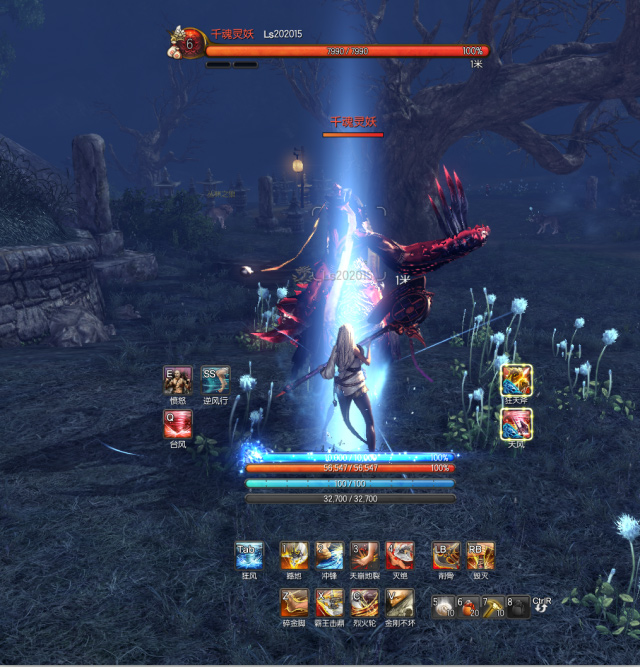640x667 pixels.
Task: Use the 碎金脚 kick skill
Action: 294,602
